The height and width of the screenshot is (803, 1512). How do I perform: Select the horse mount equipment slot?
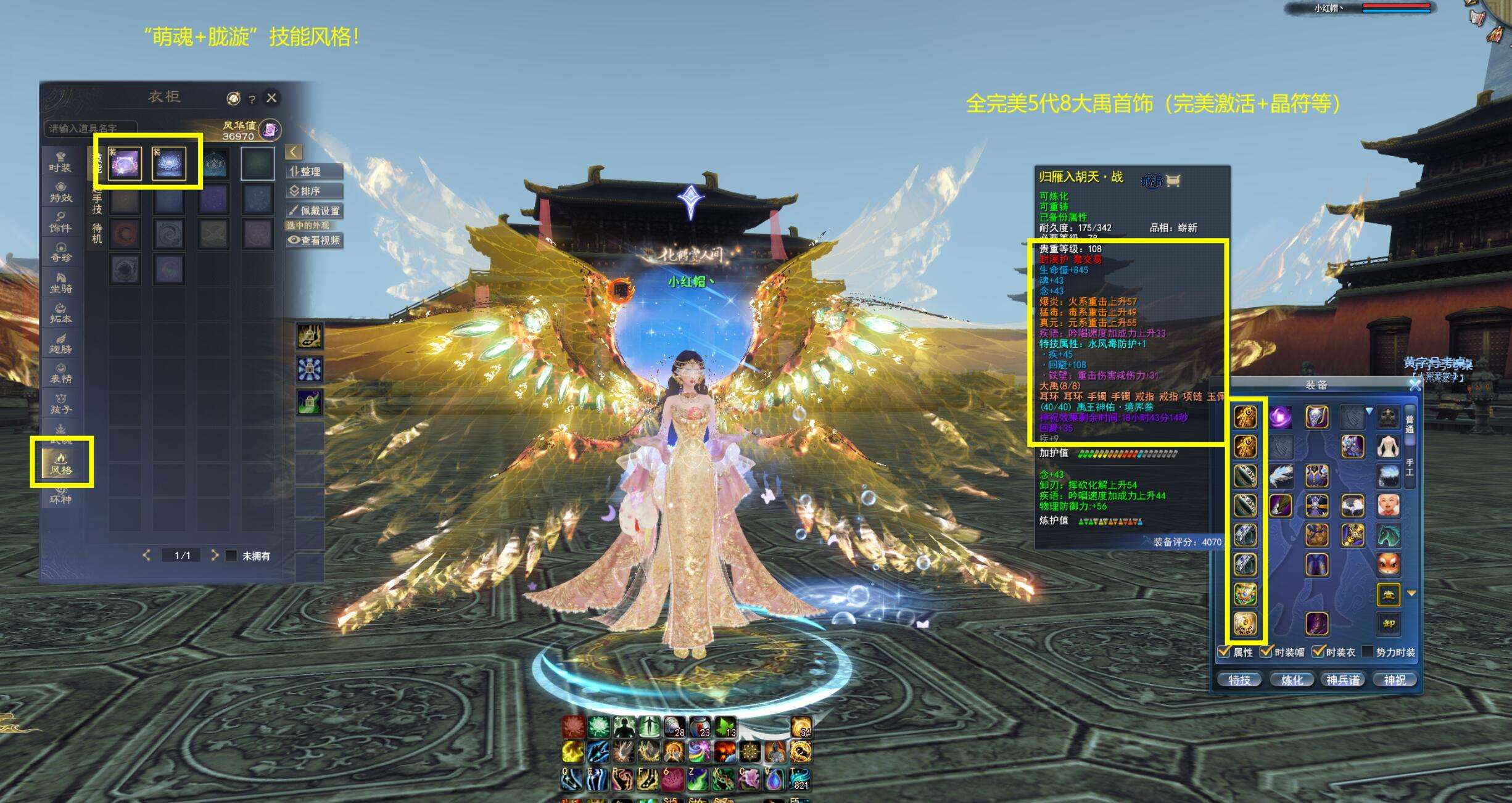point(1388,535)
